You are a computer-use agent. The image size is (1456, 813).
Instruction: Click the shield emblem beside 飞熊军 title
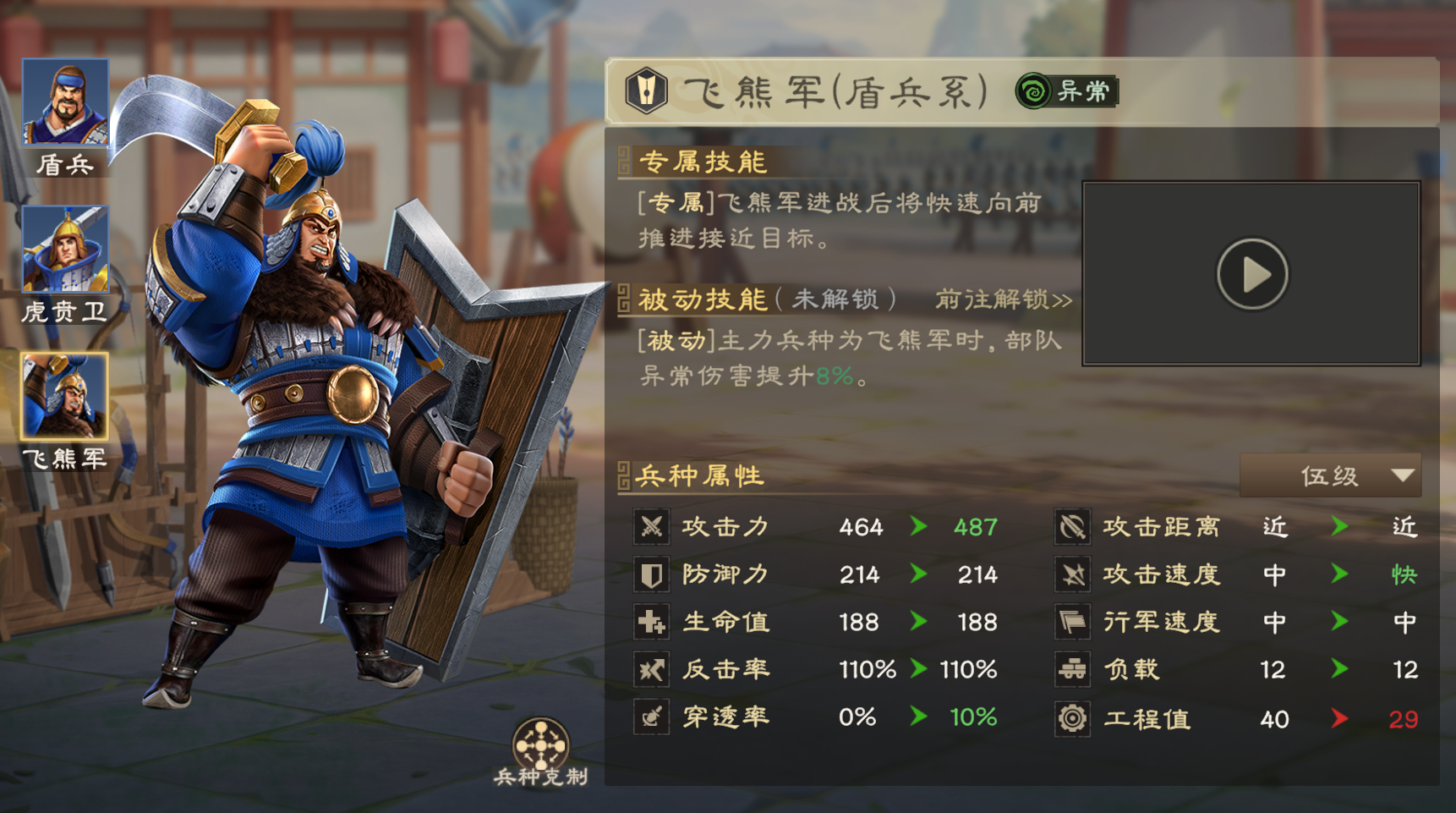(x=646, y=91)
